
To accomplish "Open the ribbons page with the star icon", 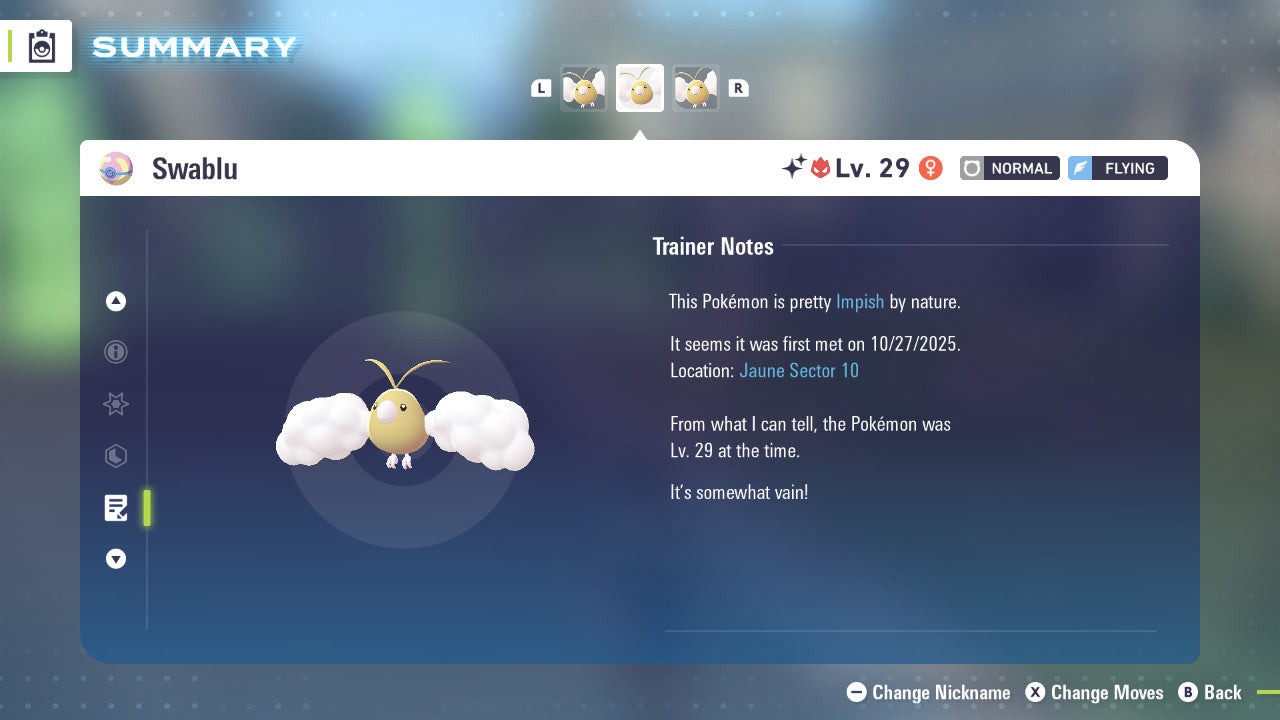I will pos(116,404).
